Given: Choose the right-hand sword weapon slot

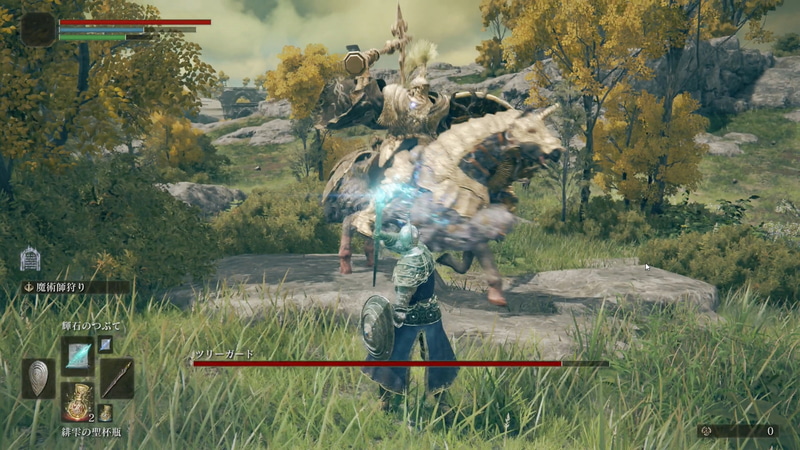Looking at the screenshot, I should tap(116, 378).
